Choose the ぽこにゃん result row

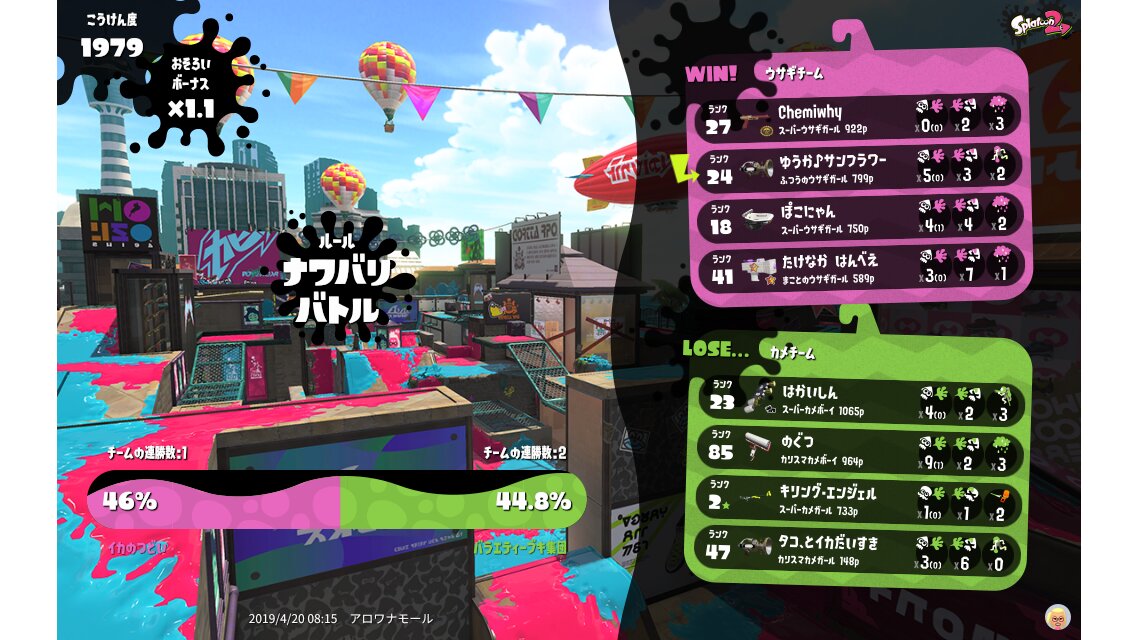[860, 217]
